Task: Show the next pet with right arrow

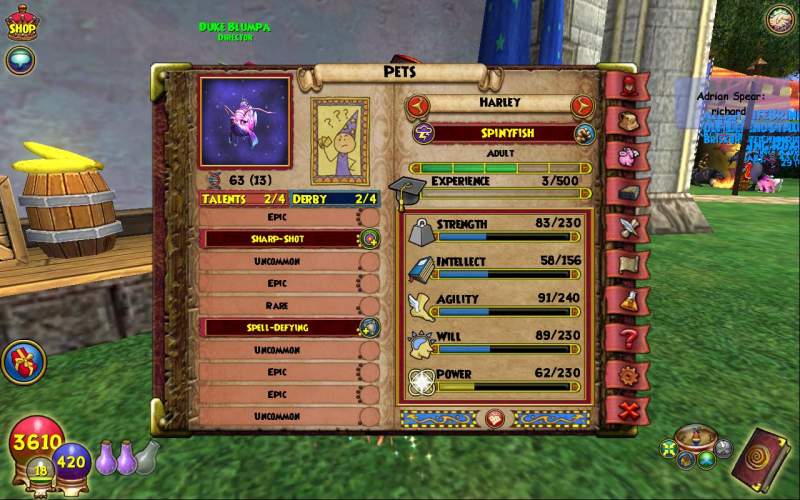Action: pyautogui.click(x=581, y=106)
